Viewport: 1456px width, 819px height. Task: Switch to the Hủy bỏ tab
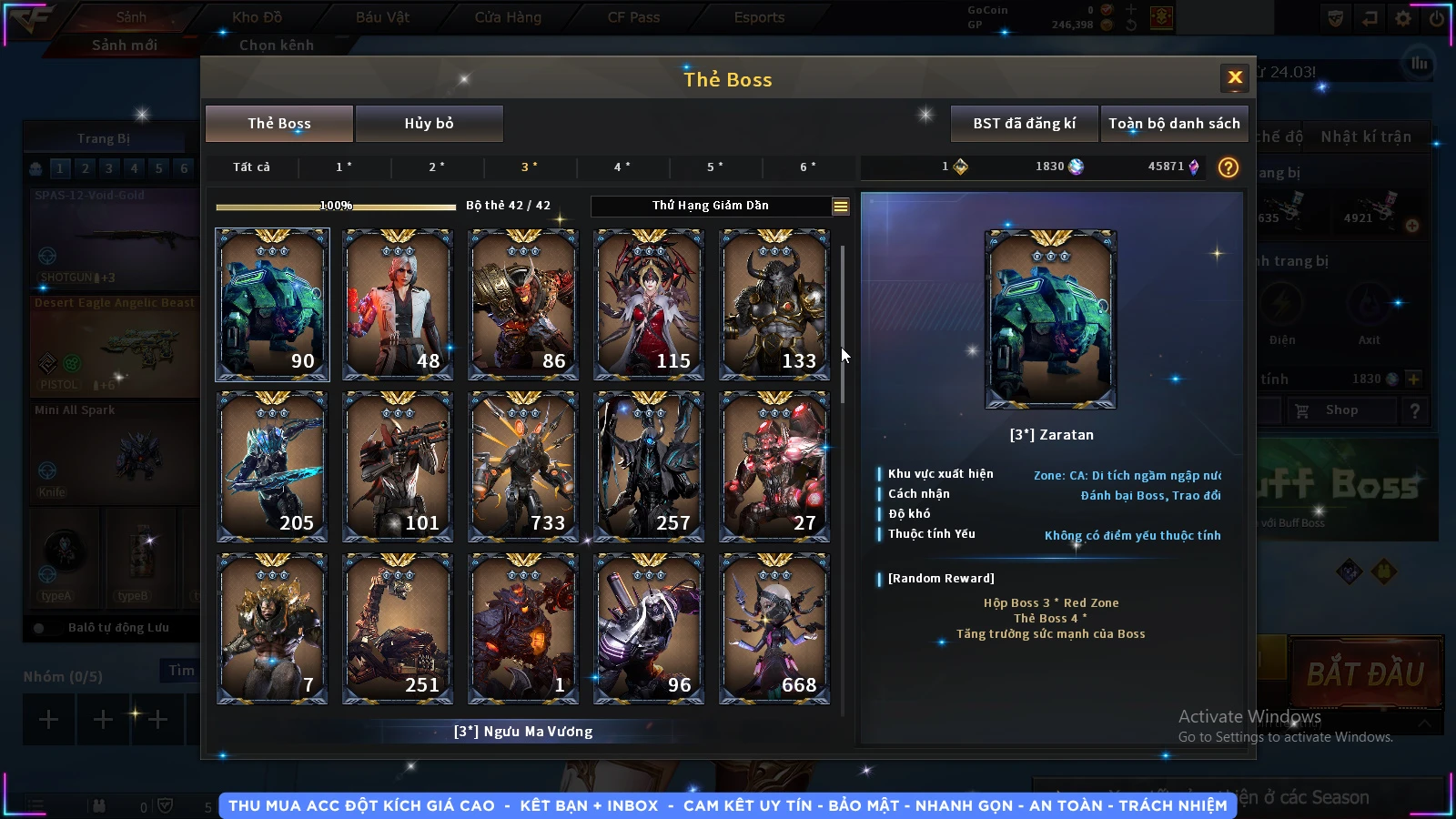coord(429,124)
